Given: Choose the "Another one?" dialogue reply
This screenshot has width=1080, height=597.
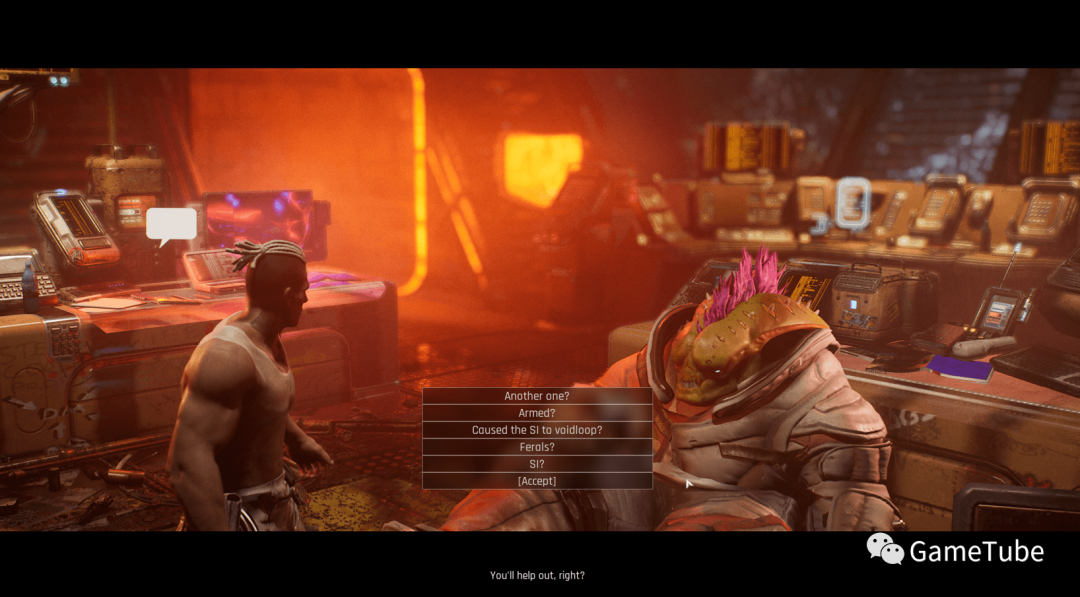Looking at the screenshot, I should (537, 396).
